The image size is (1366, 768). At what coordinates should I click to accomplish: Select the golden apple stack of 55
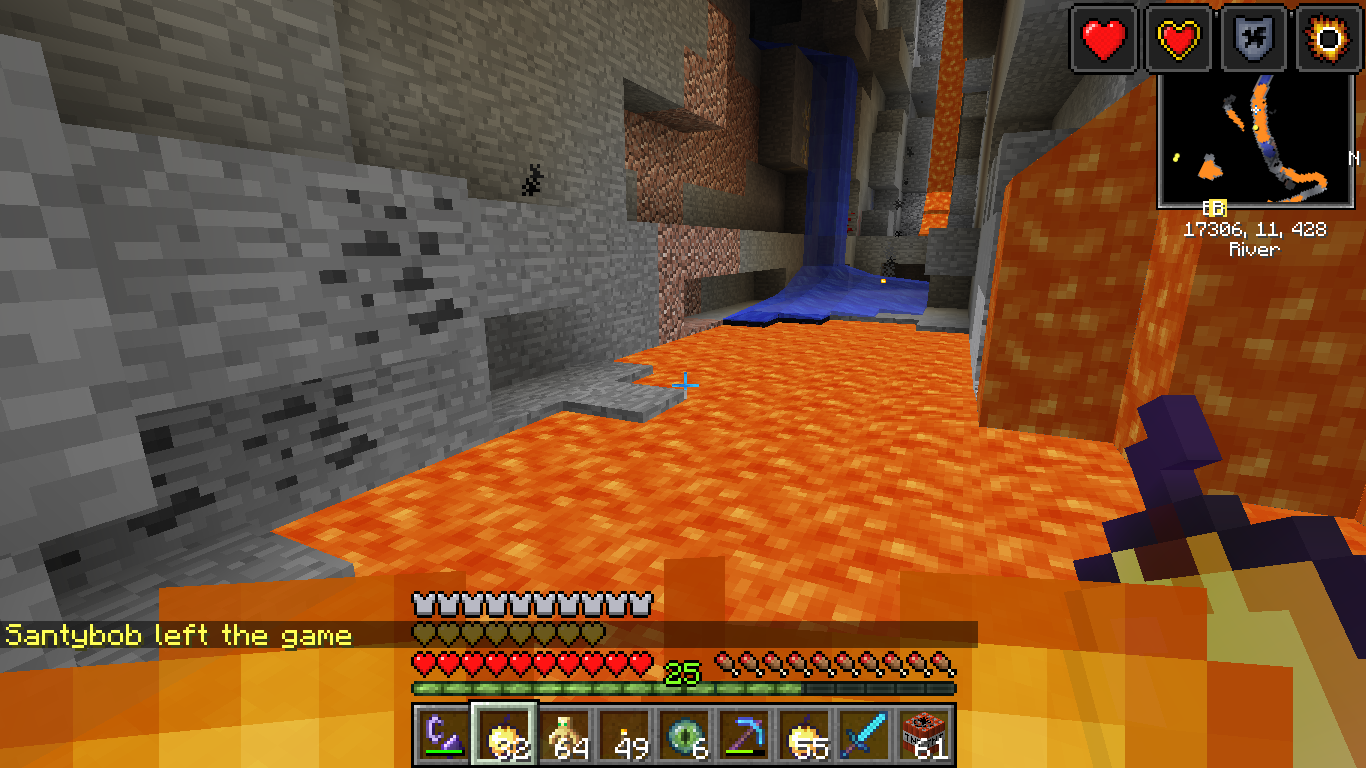pos(805,736)
